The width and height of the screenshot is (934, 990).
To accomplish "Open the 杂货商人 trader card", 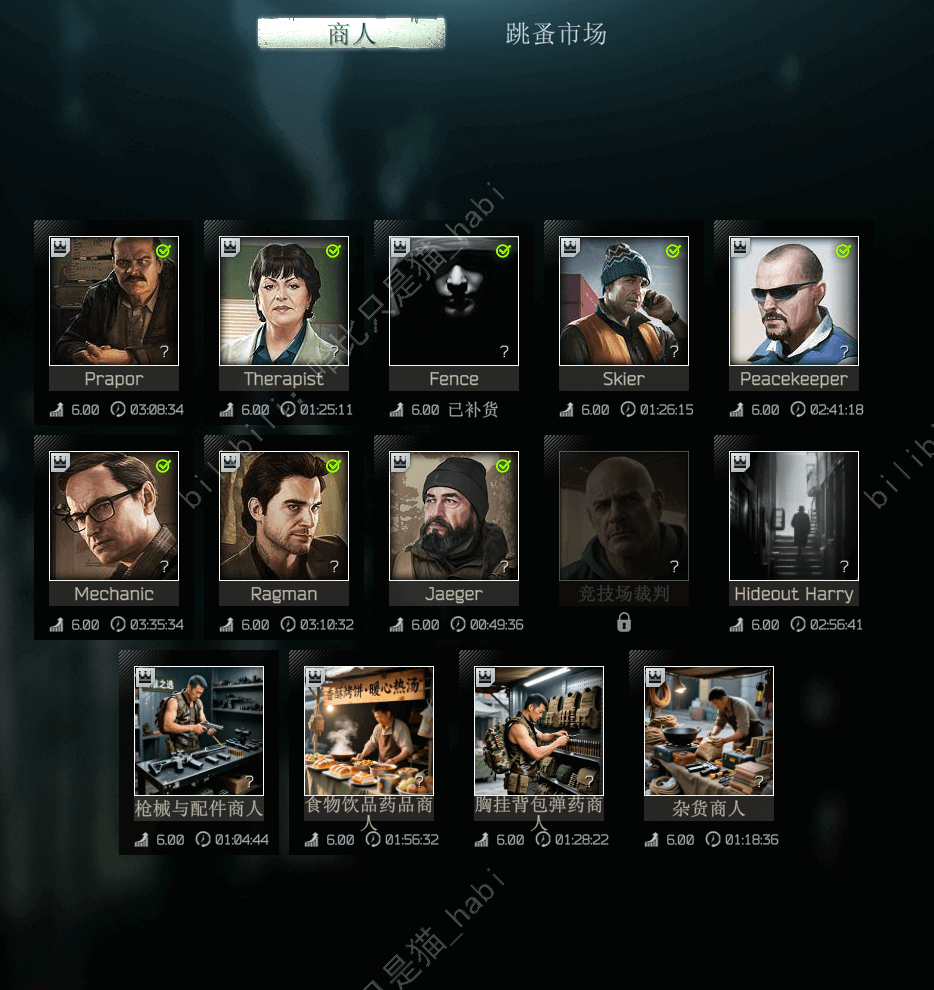I will pos(709,731).
